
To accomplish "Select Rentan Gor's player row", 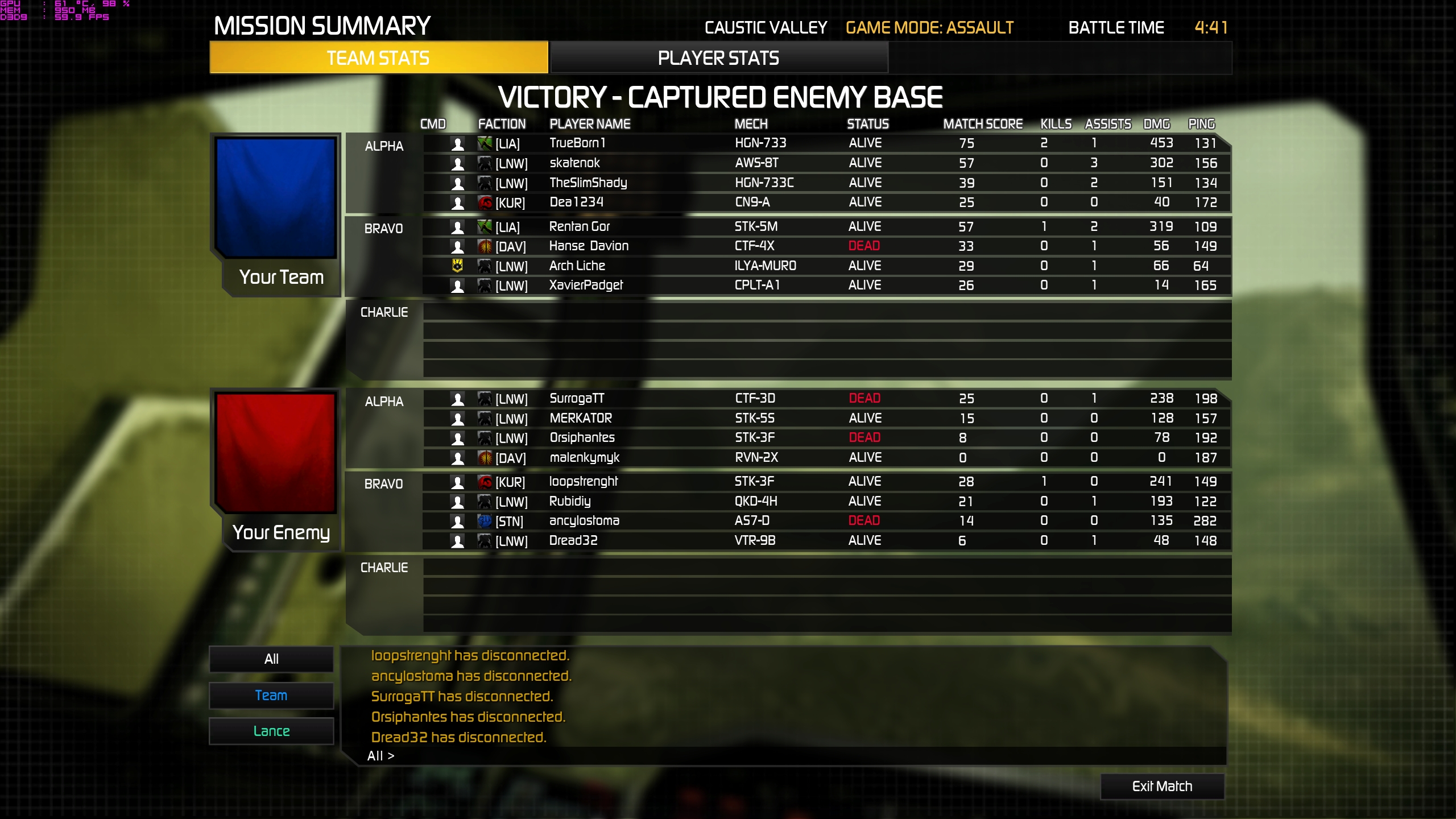I will 579,227.
